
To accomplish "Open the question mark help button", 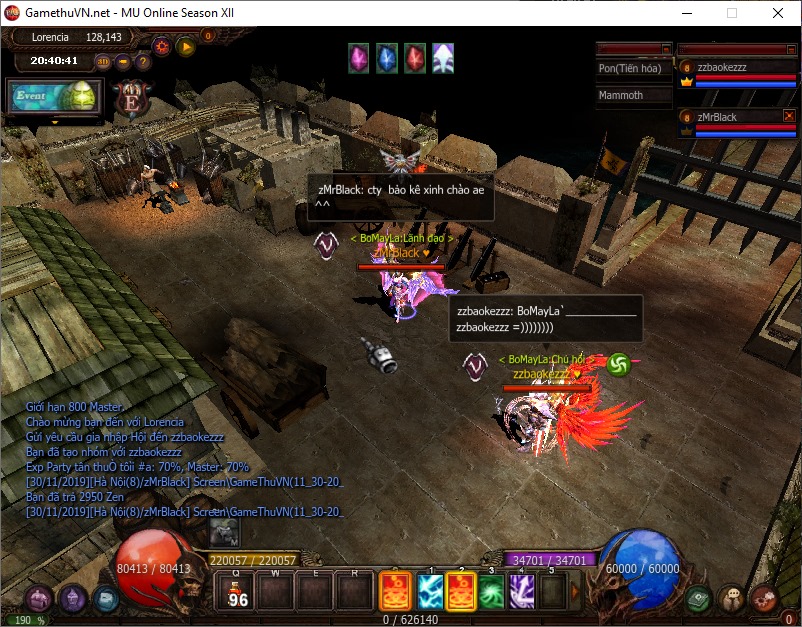I will pos(143,61).
